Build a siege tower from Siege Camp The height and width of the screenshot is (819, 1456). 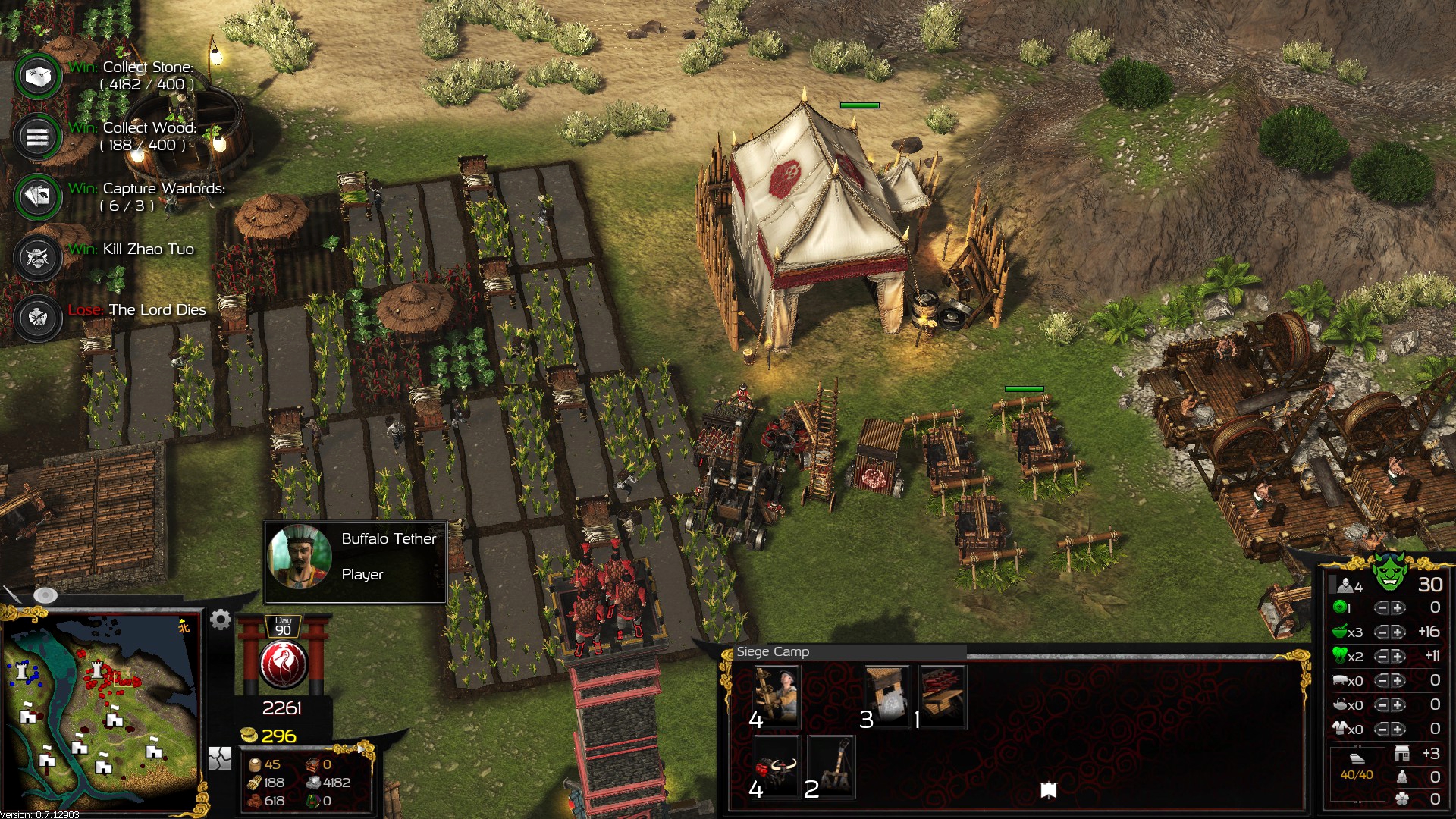tap(886, 695)
